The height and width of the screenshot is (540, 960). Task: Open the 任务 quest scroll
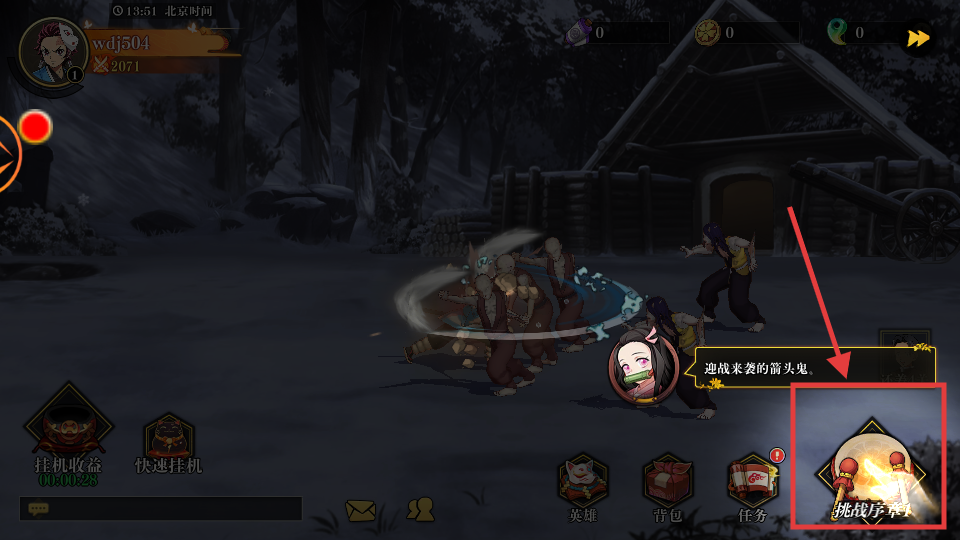[x=753, y=485]
